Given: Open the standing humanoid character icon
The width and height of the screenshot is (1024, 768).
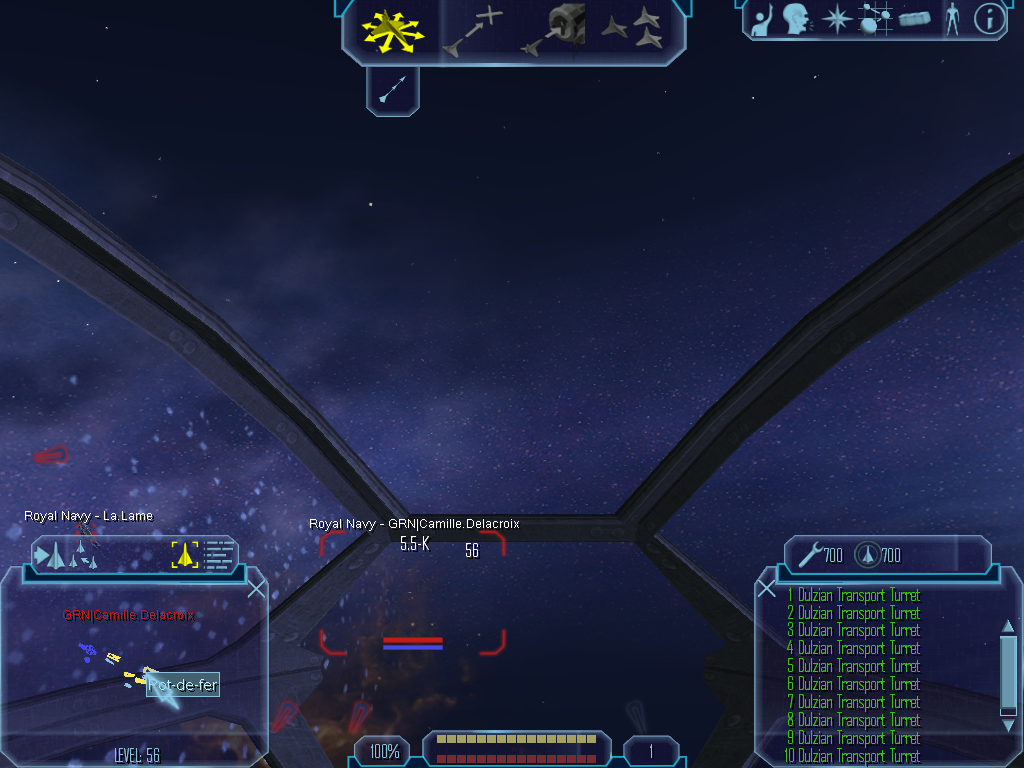Looking at the screenshot, I should click(951, 18).
